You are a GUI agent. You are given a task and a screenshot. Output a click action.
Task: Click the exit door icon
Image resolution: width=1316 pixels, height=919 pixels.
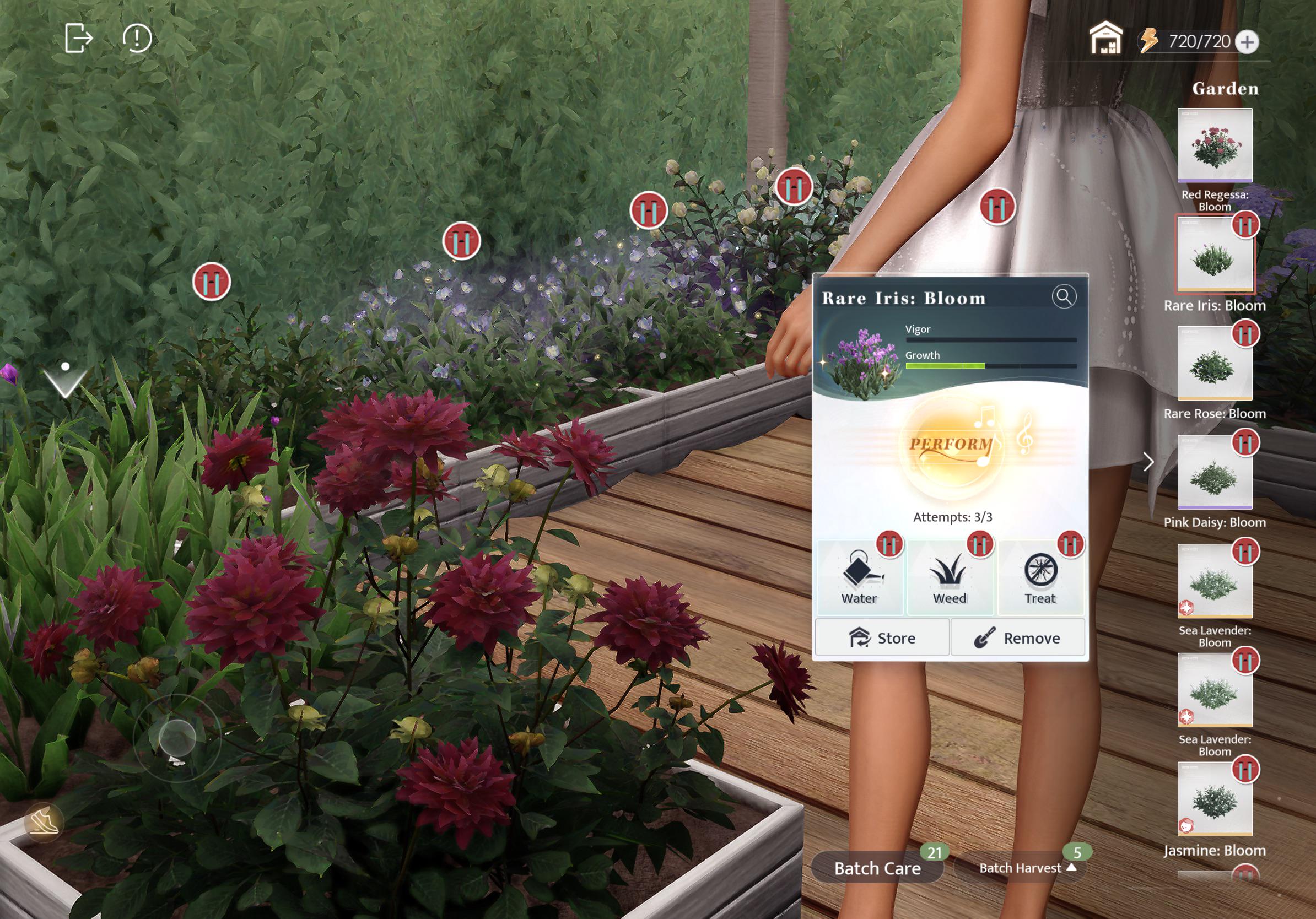pos(78,39)
